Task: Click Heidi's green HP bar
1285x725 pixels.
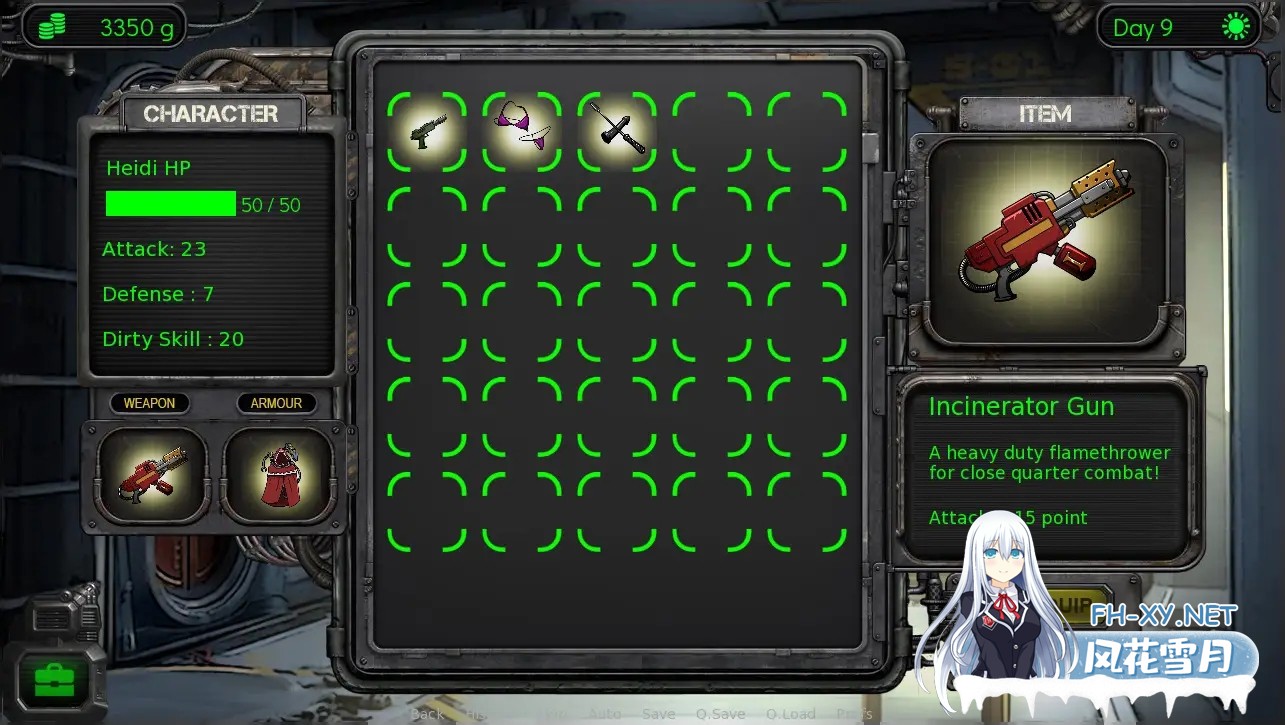Action: click(x=170, y=204)
